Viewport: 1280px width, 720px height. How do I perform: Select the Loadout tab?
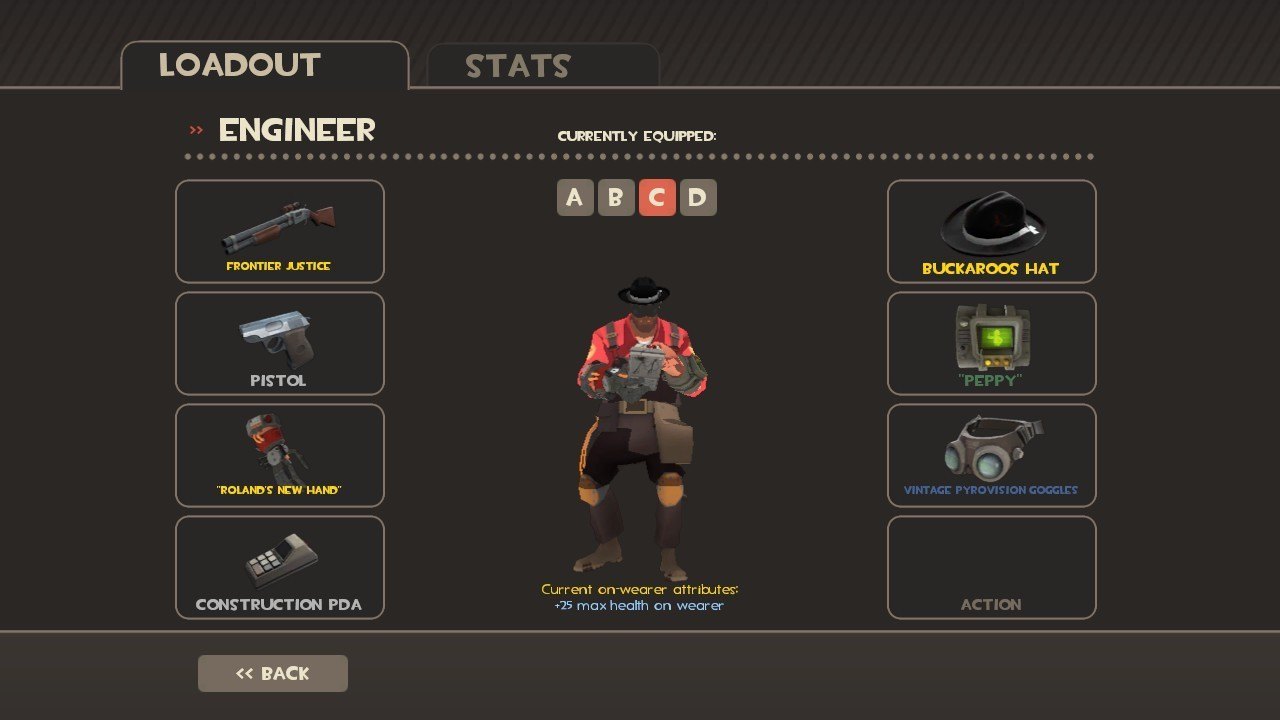[x=264, y=66]
